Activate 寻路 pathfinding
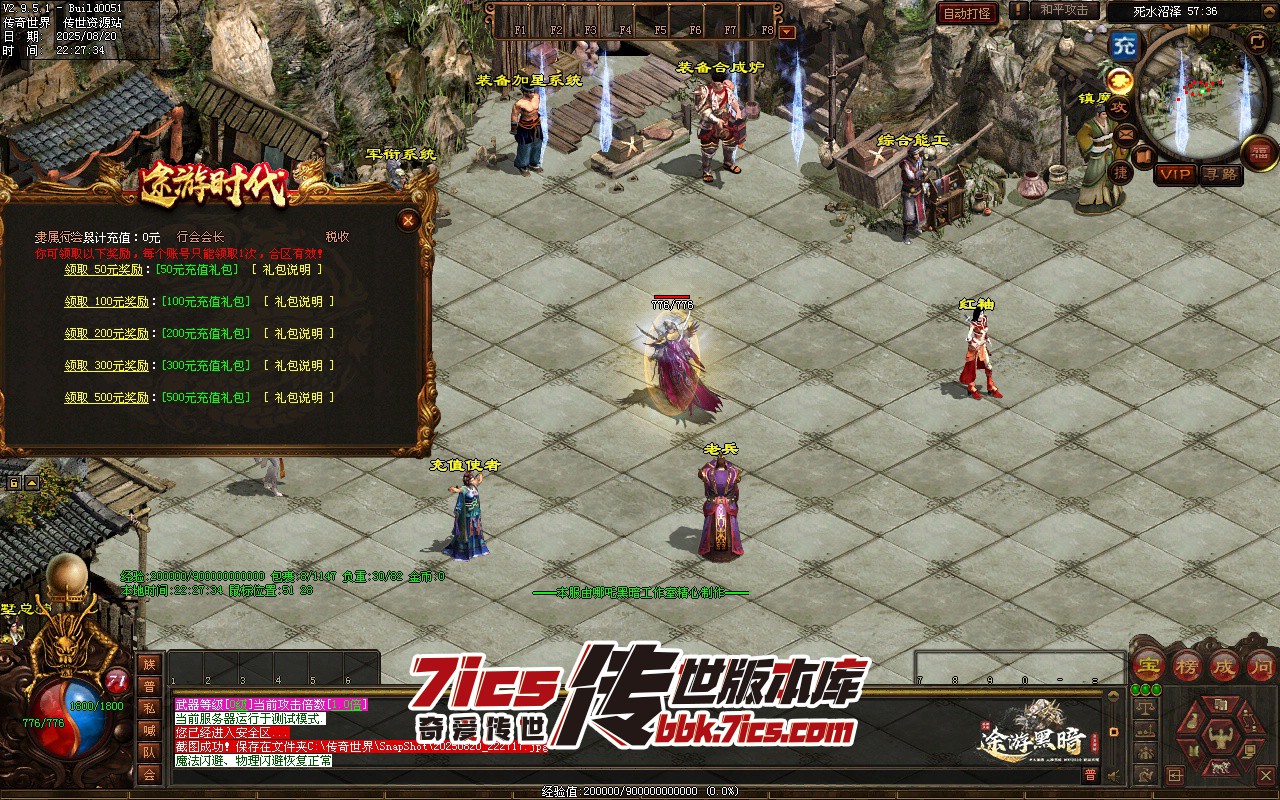Screen dimensions: 1280x800 tap(1219, 174)
